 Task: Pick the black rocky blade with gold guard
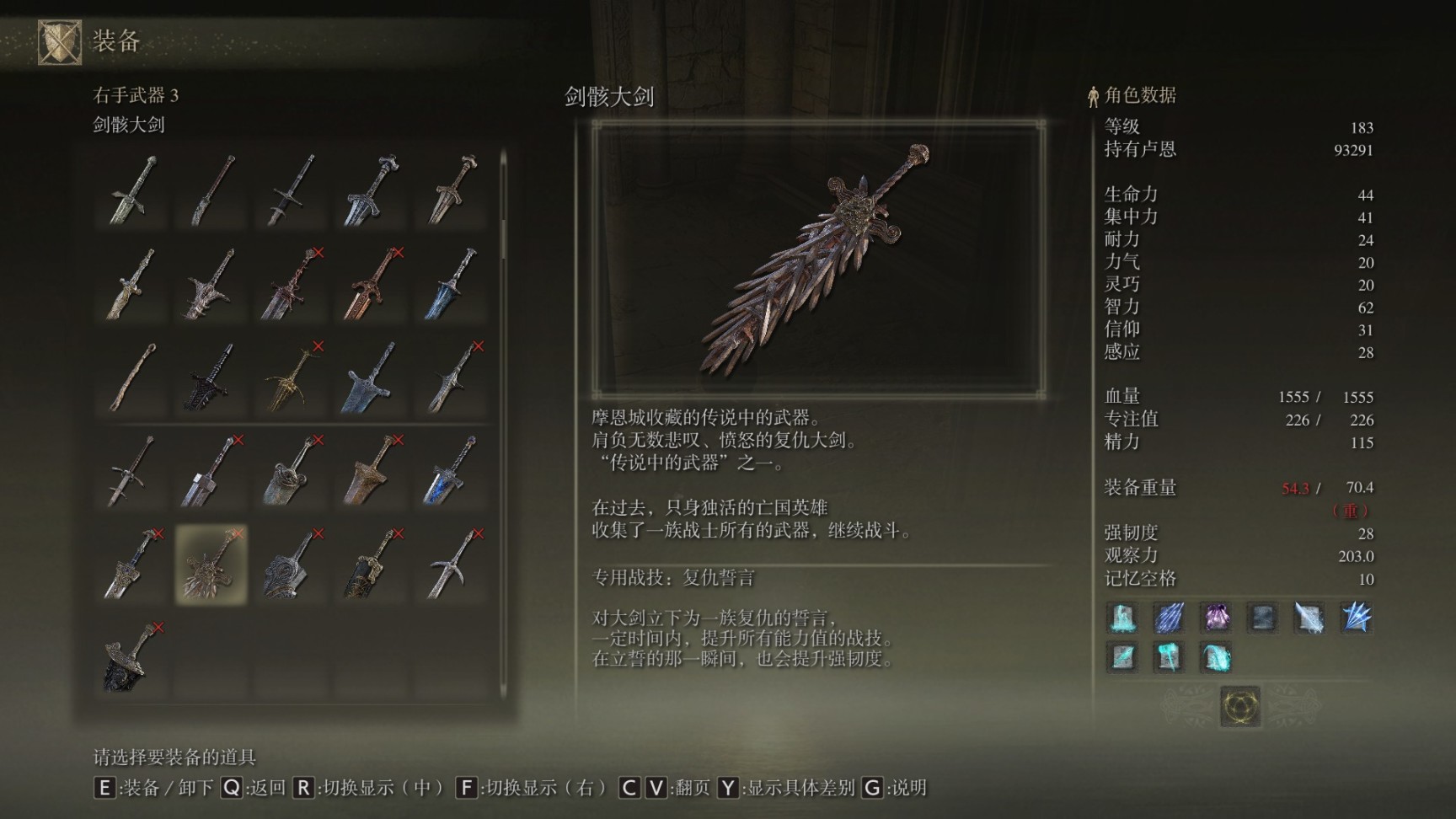pyautogui.click(x=132, y=657)
